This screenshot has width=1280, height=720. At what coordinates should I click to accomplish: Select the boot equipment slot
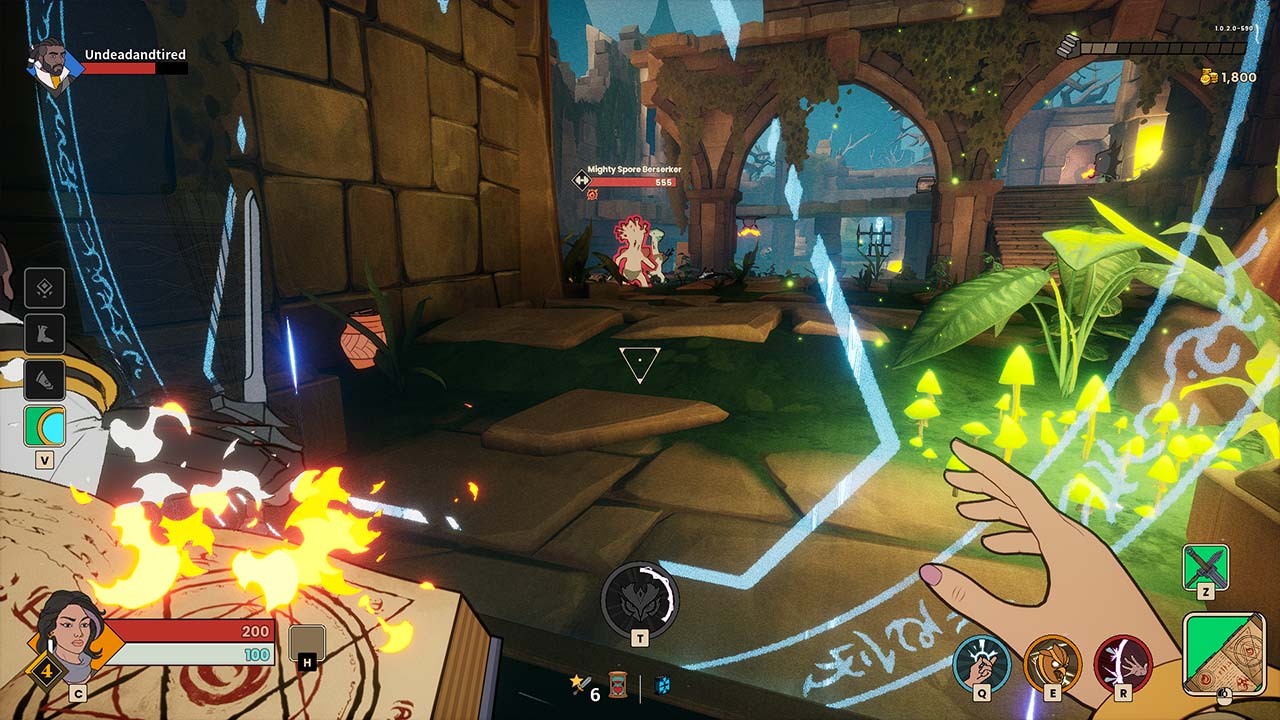pos(45,334)
